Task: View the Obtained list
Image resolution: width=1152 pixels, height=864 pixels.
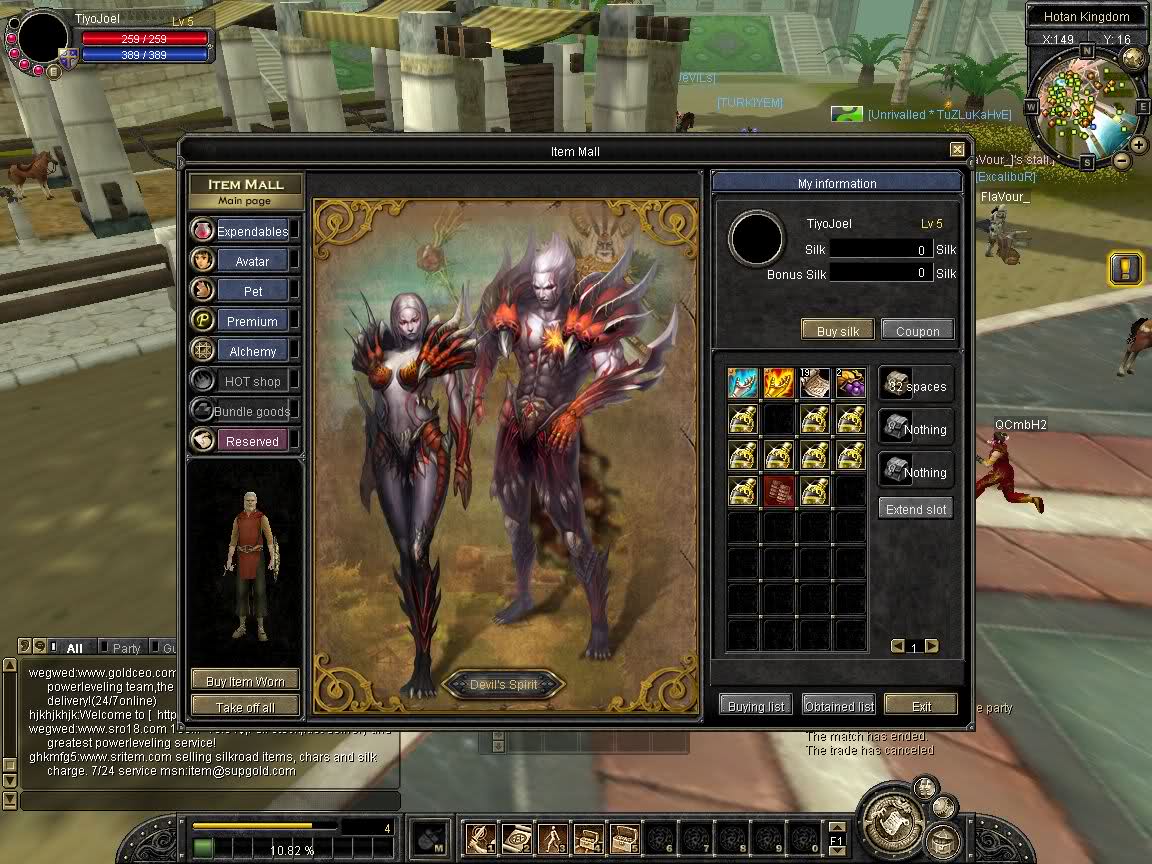Action: (839, 705)
